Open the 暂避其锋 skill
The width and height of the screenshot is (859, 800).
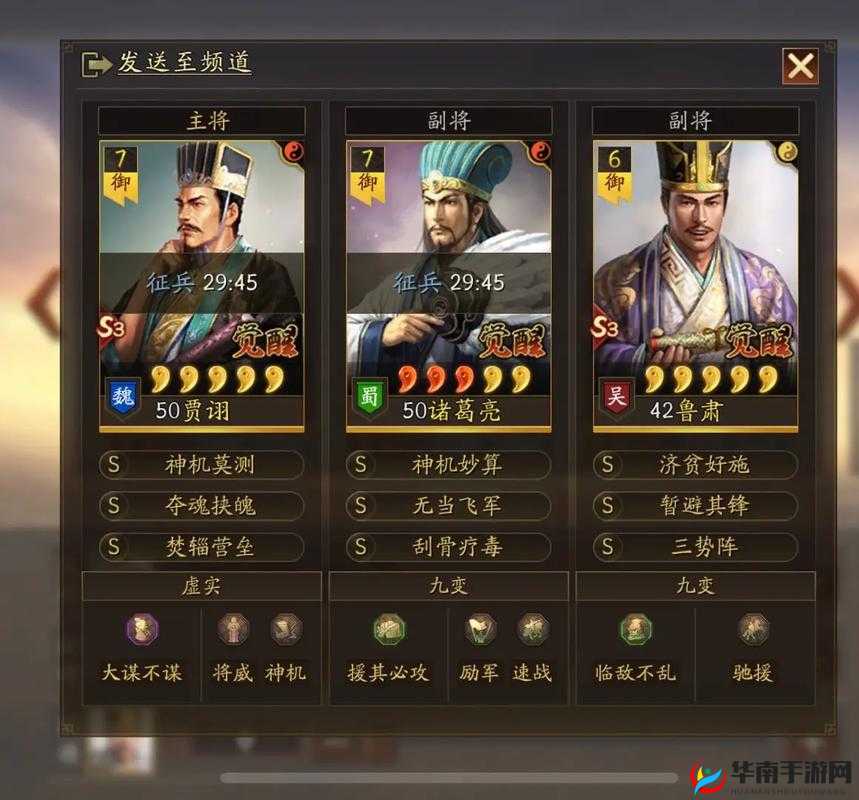[x=696, y=506]
